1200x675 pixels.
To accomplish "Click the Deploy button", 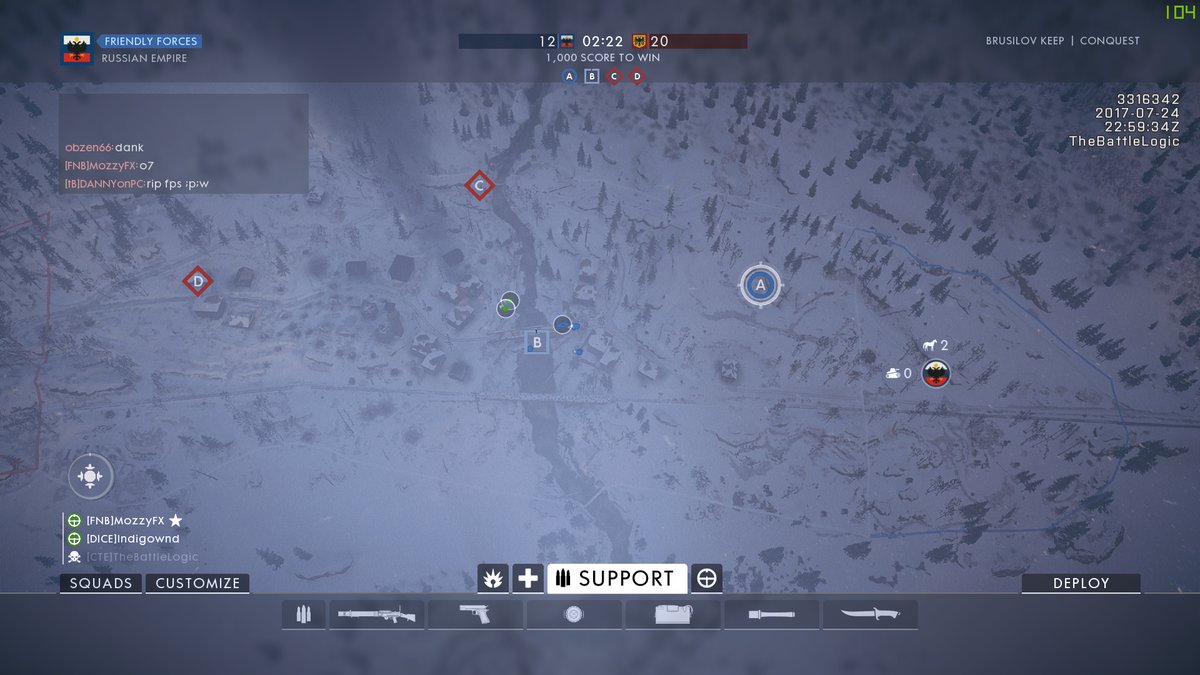I will 1080,584.
